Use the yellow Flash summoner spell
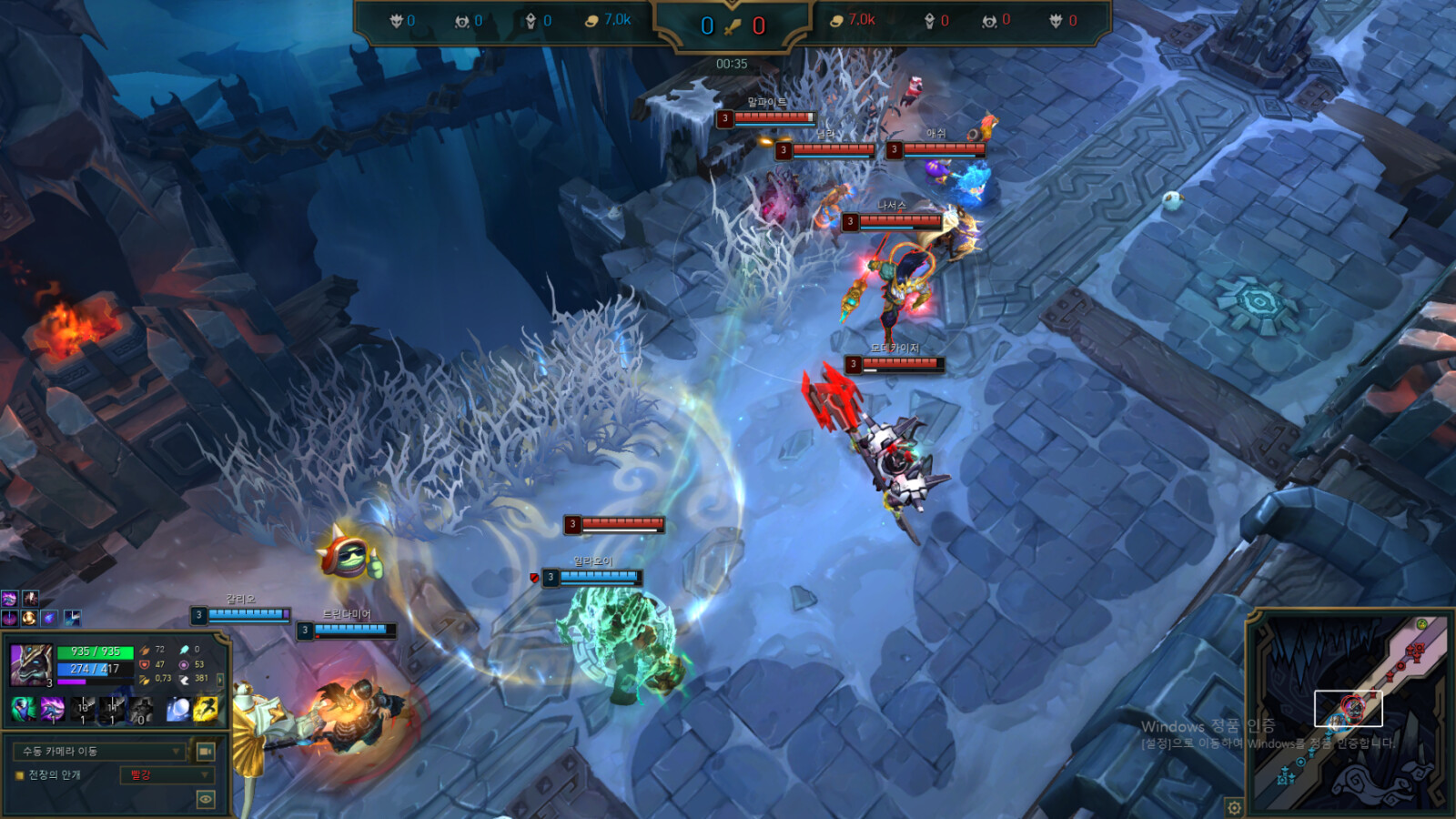 click(x=206, y=708)
